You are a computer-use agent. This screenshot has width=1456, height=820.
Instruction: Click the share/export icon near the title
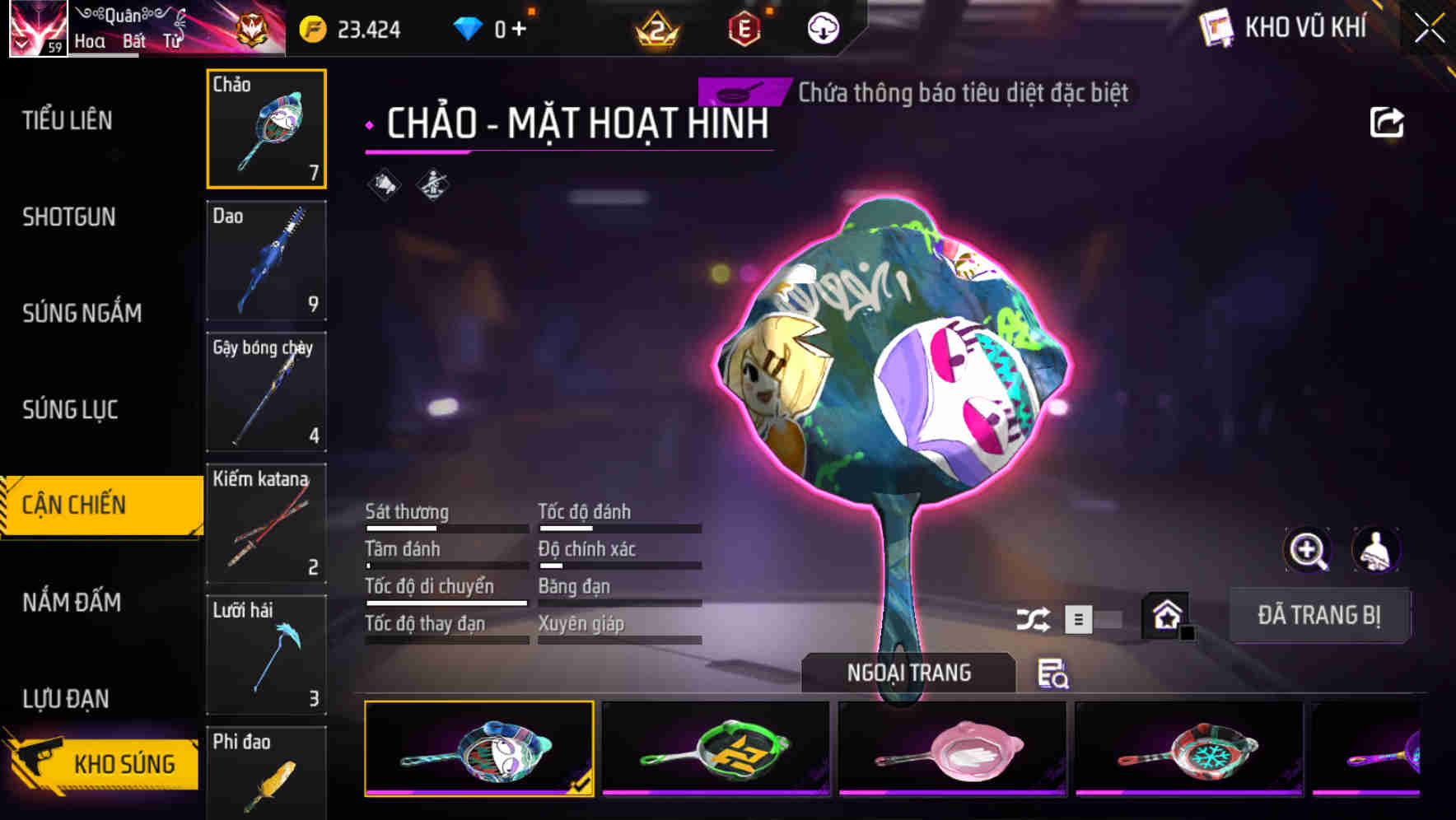pyautogui.click(x=1387, y=121)
